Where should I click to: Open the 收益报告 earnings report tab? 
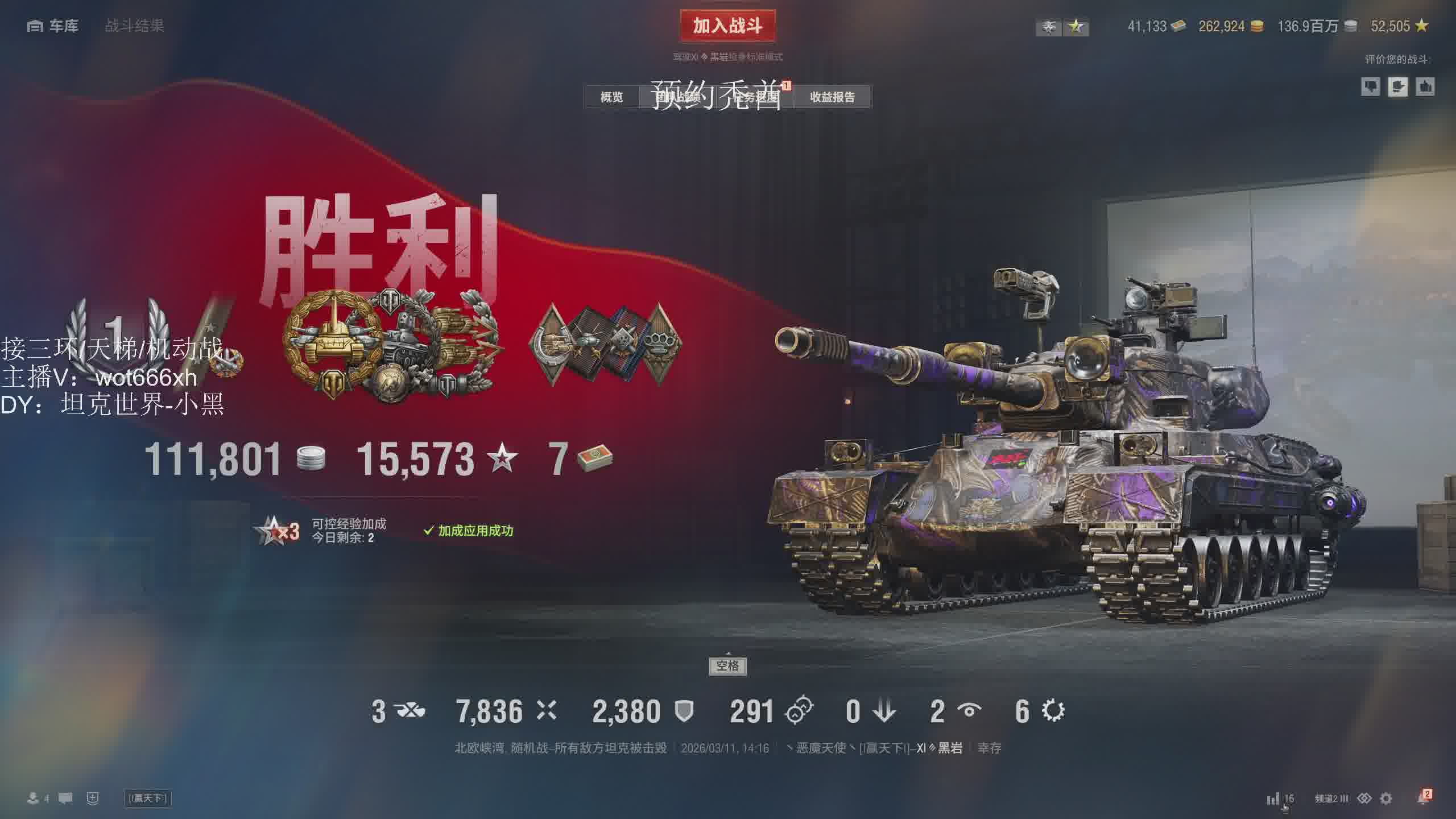(x=832, y=97)
